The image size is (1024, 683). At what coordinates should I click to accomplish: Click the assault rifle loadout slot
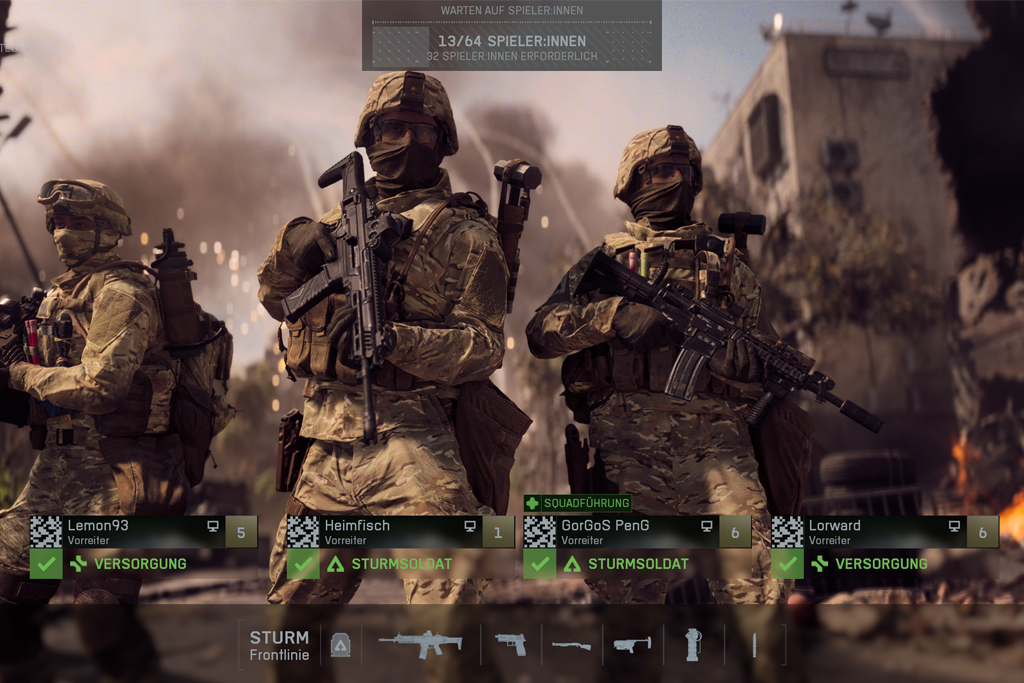click(x=420, y=644)
